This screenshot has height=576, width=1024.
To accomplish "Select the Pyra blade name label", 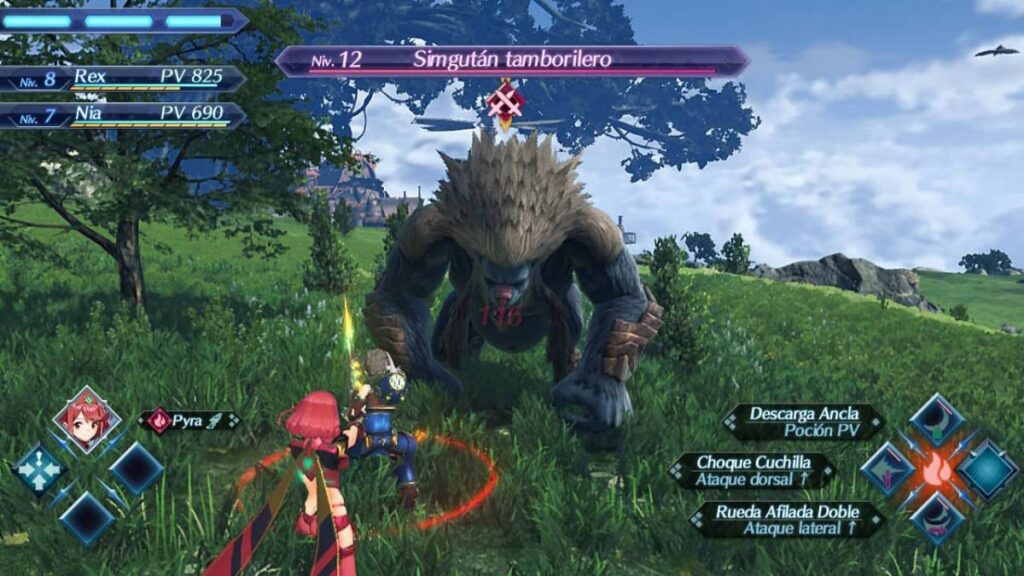I will click(190, 420).
